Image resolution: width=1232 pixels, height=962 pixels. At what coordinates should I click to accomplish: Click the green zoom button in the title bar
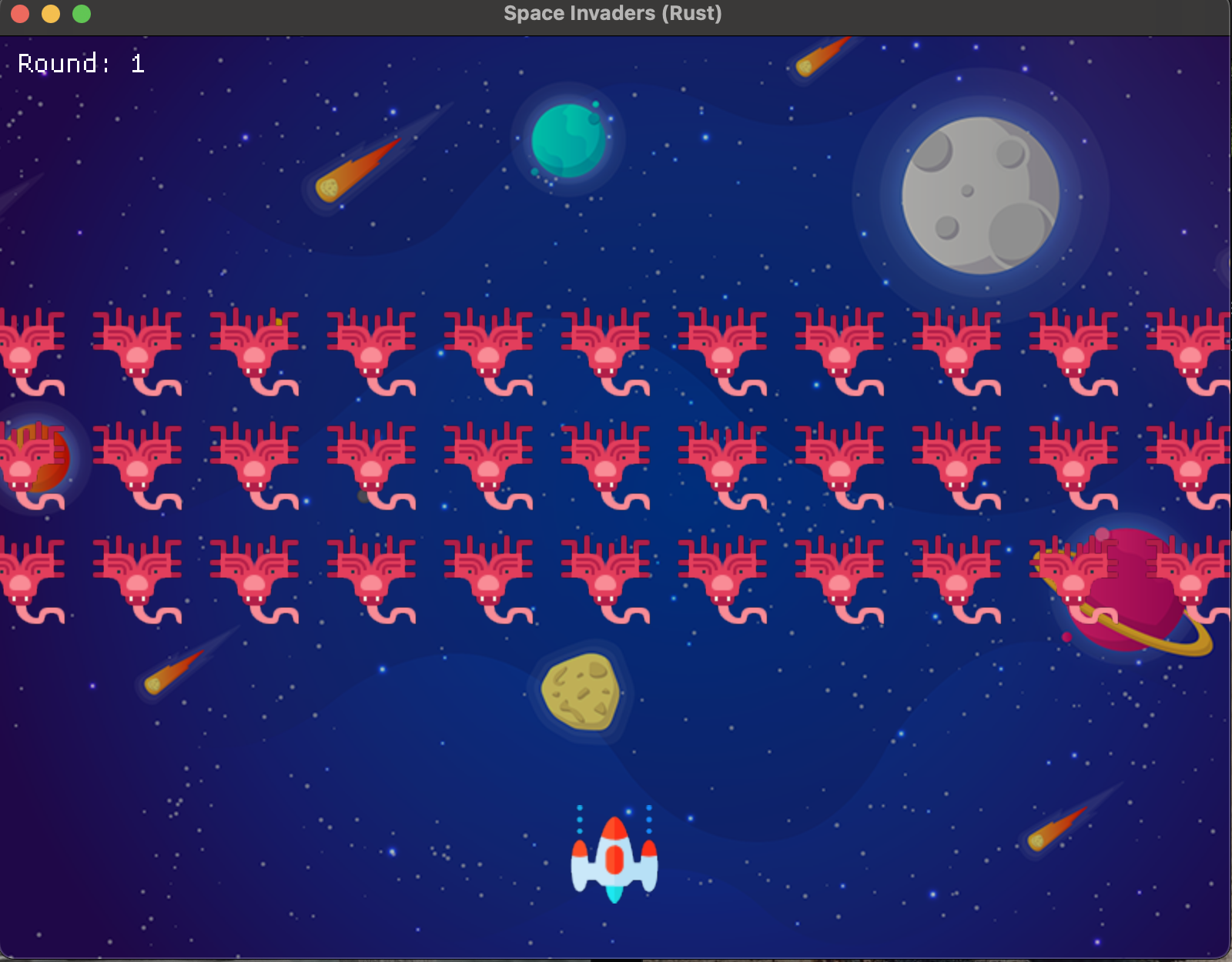pos(79,13)
